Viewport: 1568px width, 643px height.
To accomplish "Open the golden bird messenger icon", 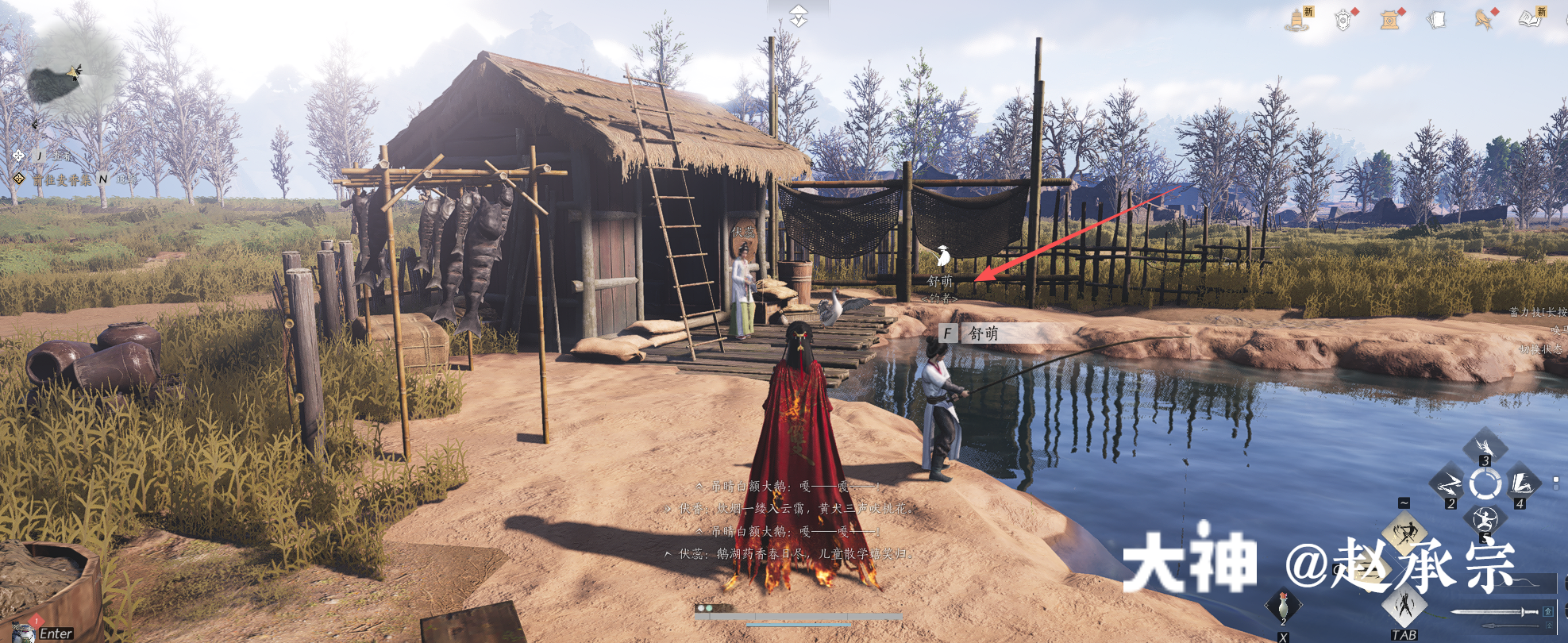I will (1482, 19).
